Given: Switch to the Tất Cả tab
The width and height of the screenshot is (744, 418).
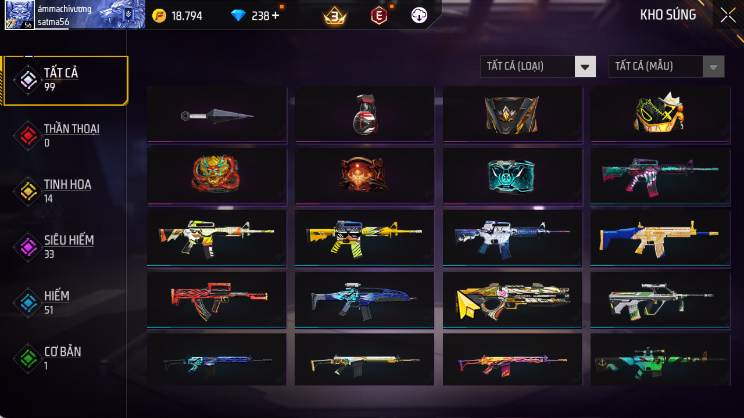Looking at the screenshot, I should point(65,80).
